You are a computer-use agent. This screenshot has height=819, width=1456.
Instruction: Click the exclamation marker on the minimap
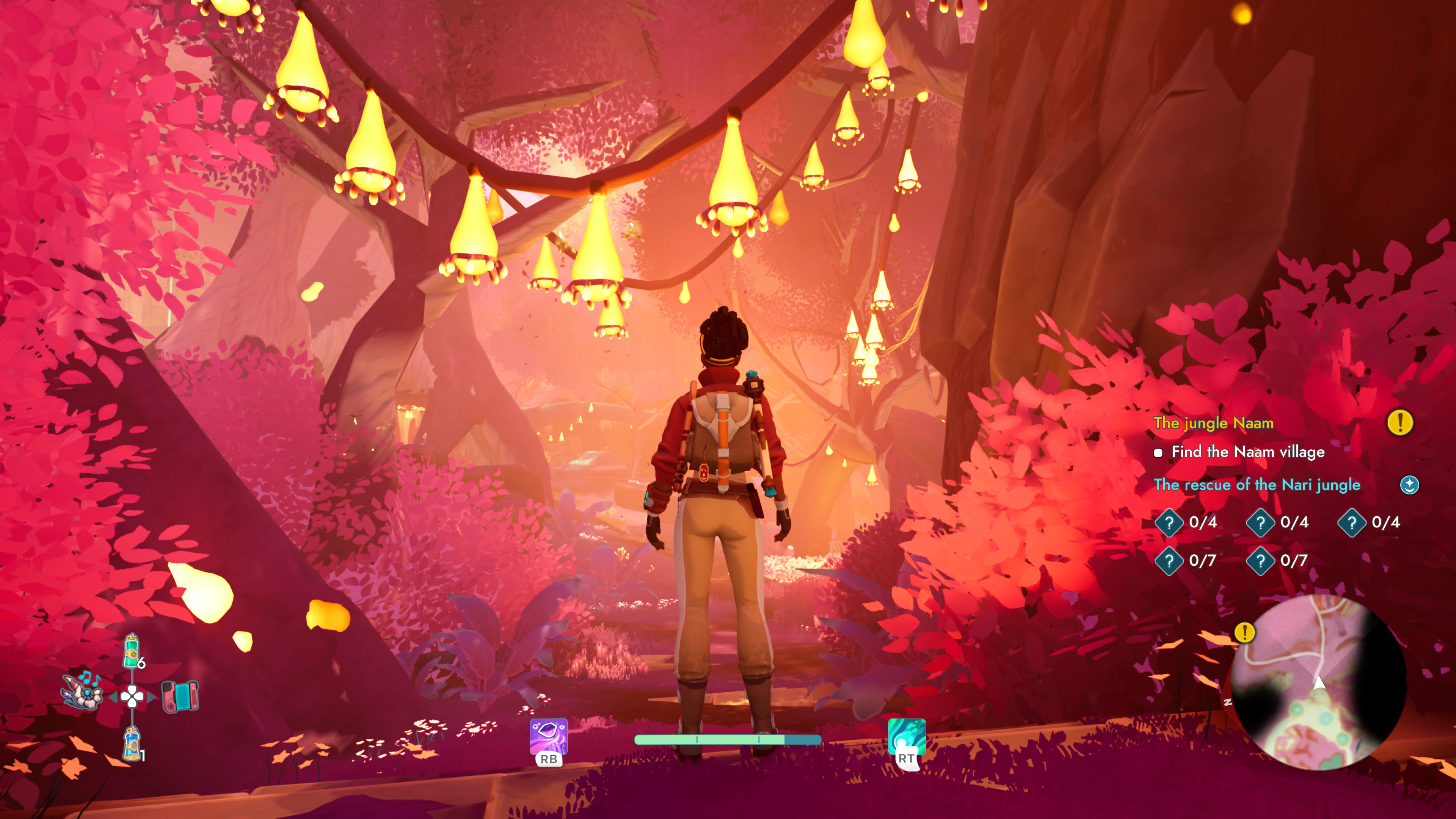click(1244, 633)
